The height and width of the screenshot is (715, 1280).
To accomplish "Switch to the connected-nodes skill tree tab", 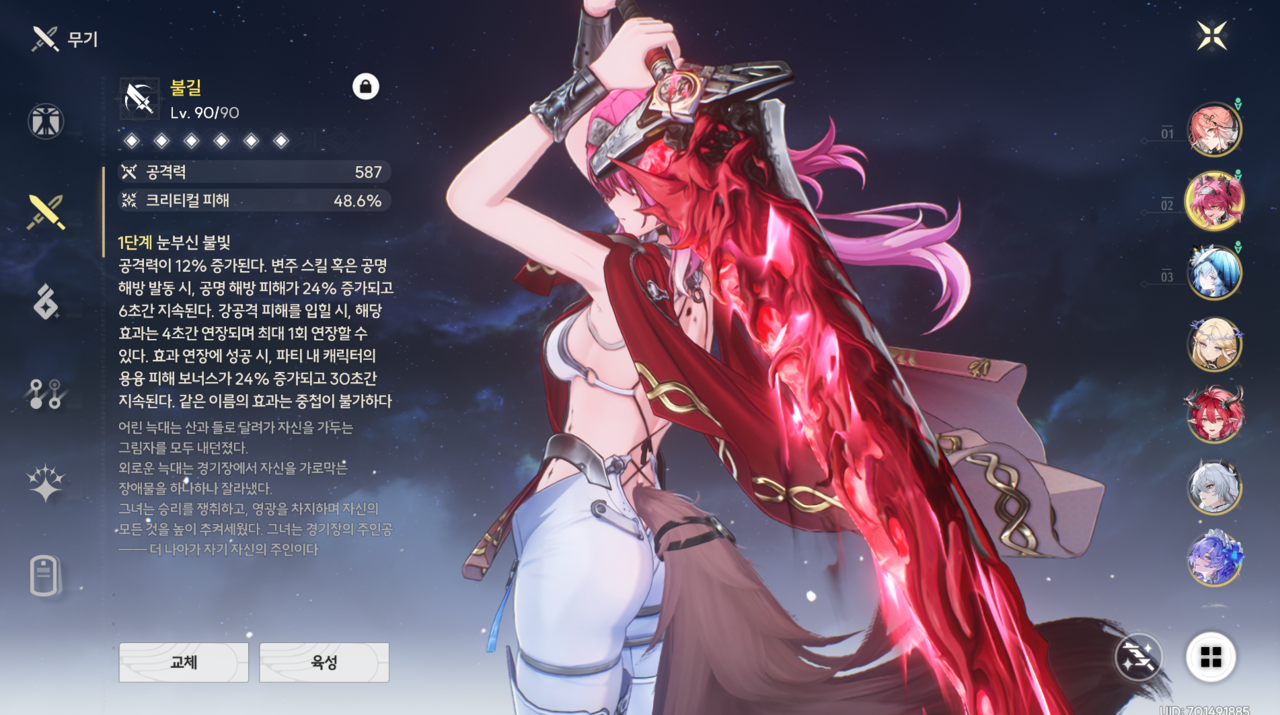I will tap(46, 394).
